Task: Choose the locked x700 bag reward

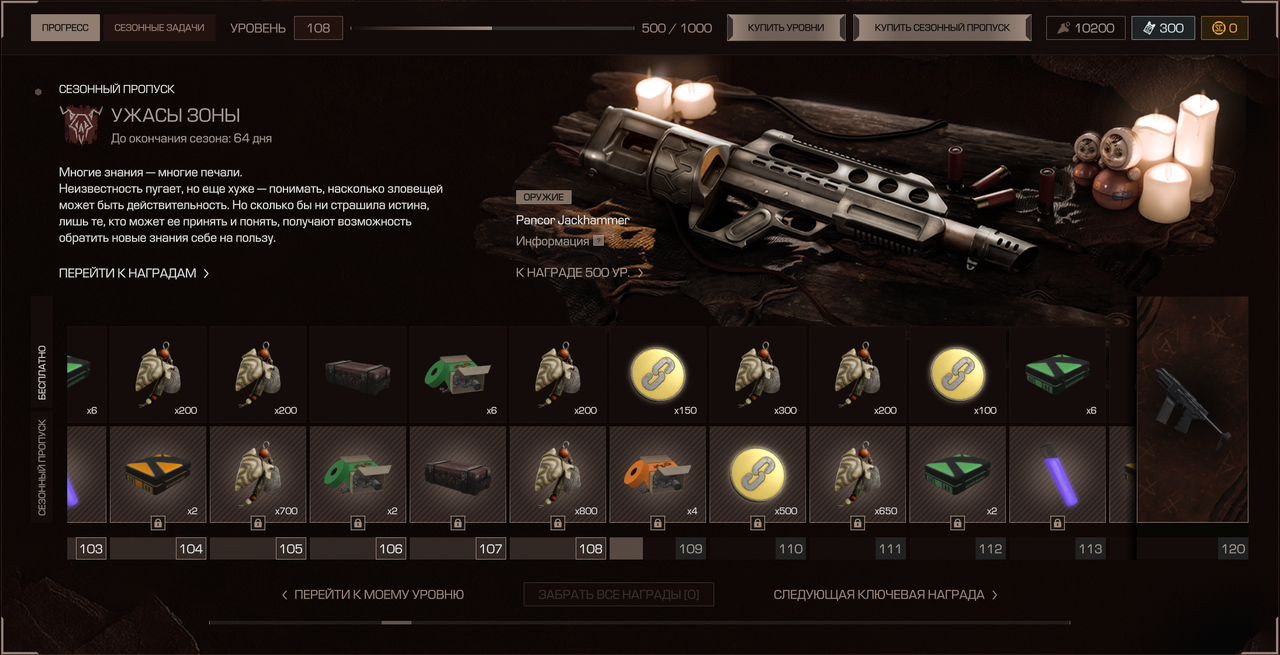Action: pos(258,474)
